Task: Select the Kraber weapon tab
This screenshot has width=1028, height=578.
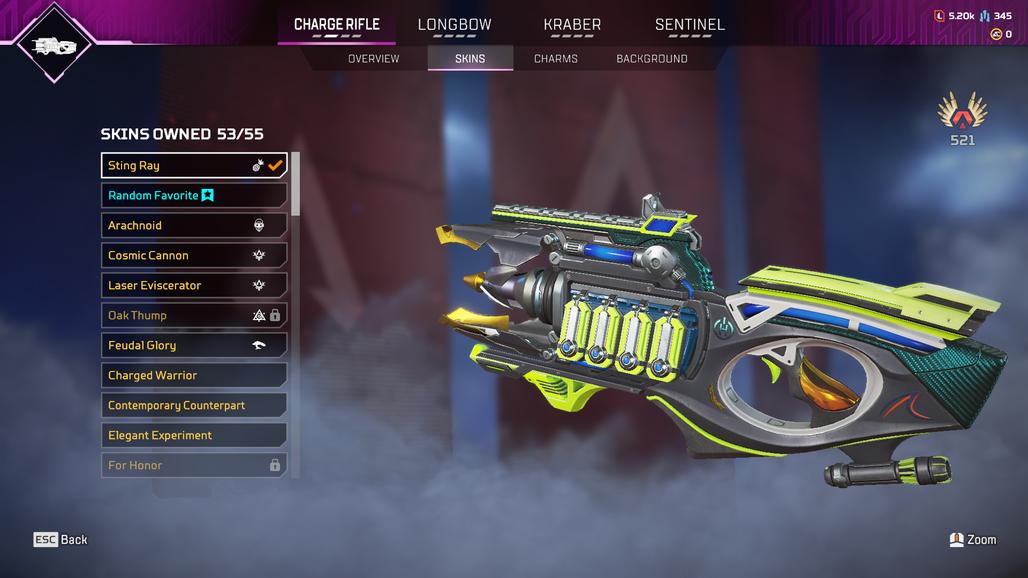Action: pos(572,24)
